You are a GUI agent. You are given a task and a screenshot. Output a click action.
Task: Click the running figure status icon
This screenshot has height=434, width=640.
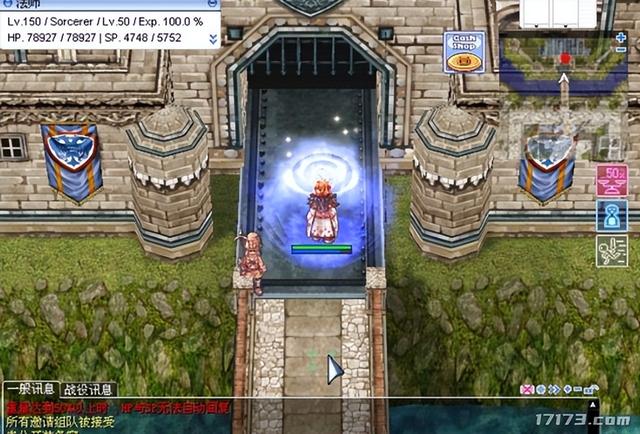[611, 251]
